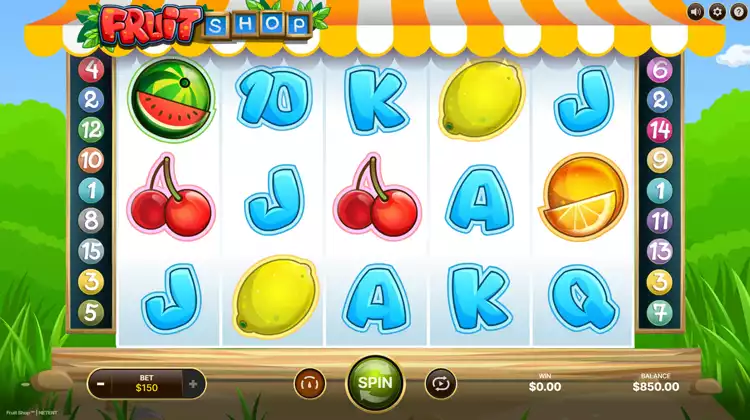Image resolution: width=750 pixels, height=420 pixels.
Task: Toggle turbo mode with the speedometer icon
Action: pyautogui.click(x=310, y=383)
